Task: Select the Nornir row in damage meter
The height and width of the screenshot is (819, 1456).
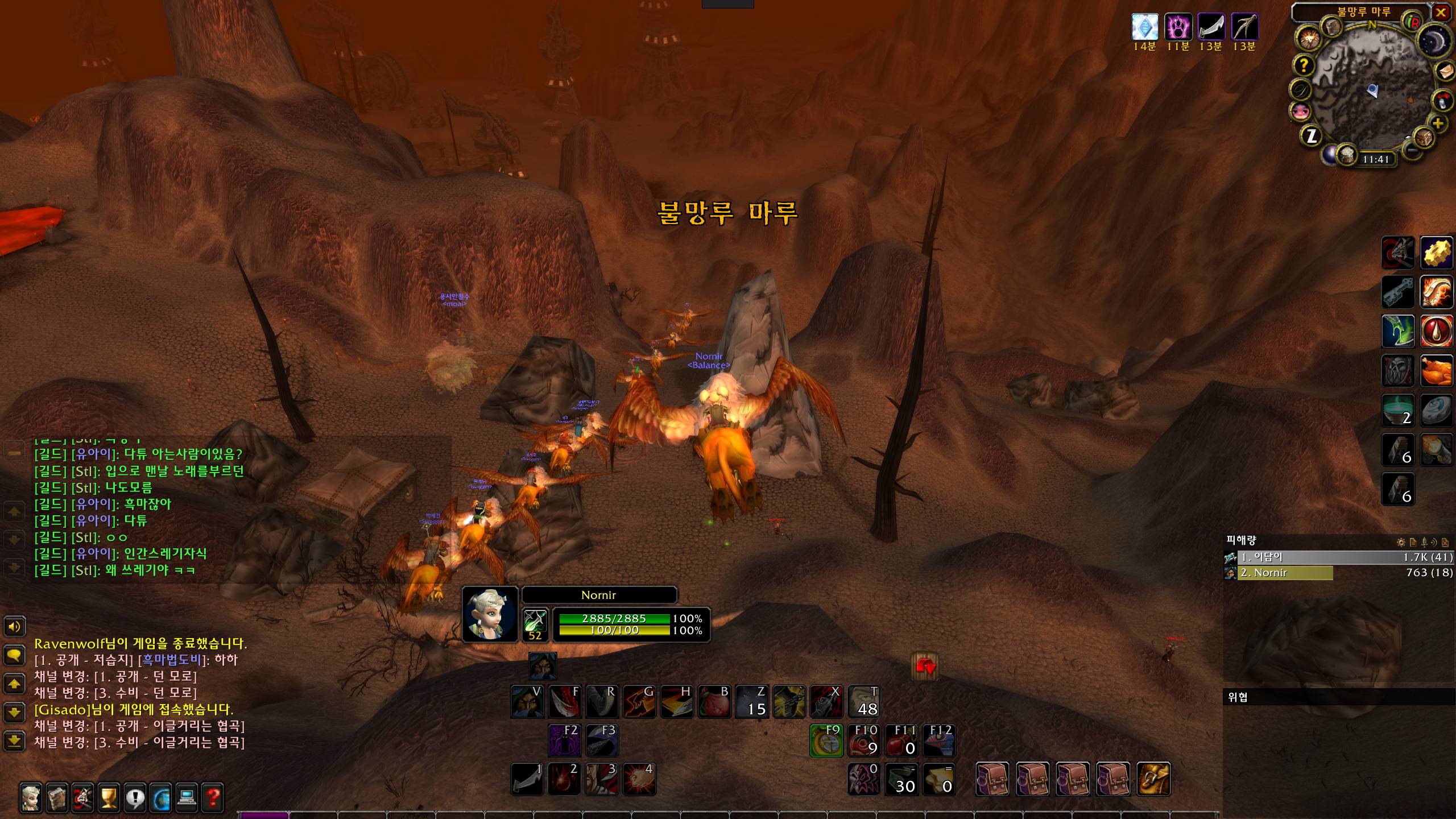Action: (x=1285, y=573)
